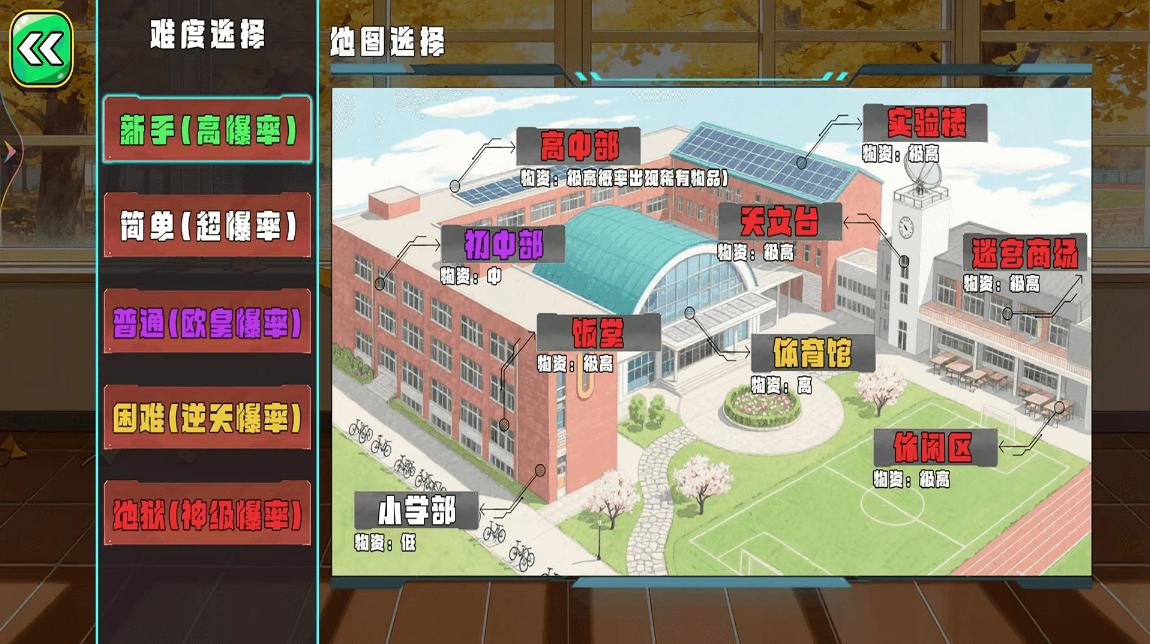Go back with the green double-arrow button
The width and height of the screenshot is (1150, 644).
pos(42,48)
